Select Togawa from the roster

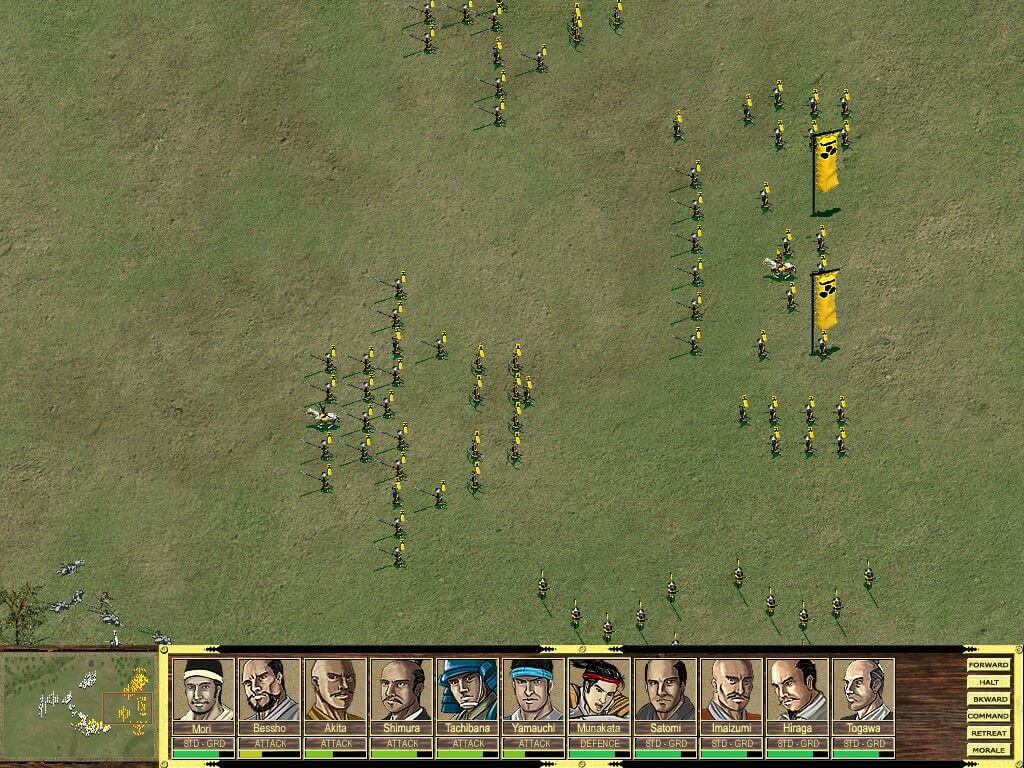(863, 689)
